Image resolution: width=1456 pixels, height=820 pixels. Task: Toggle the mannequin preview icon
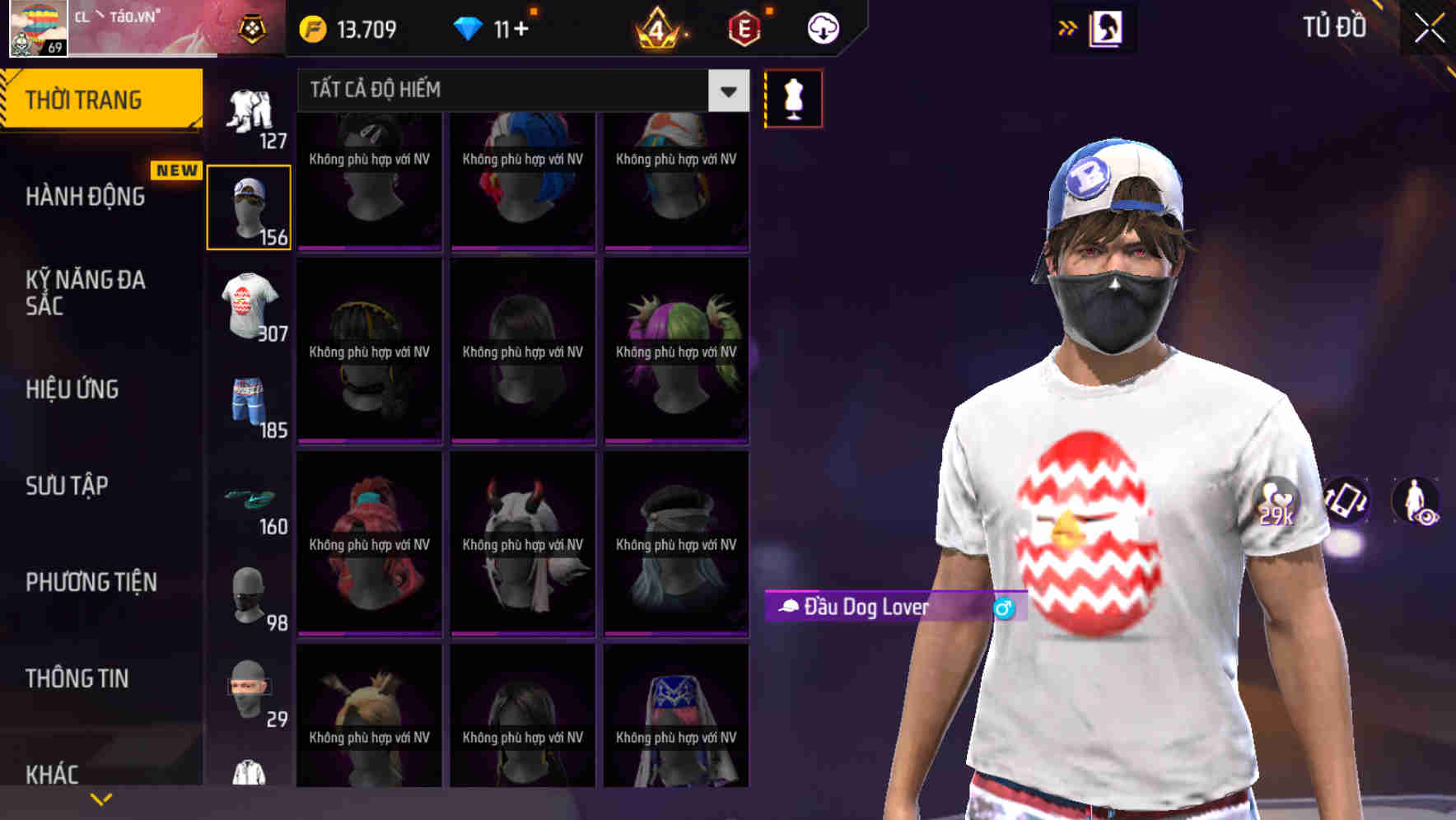[x=792, y=97]
